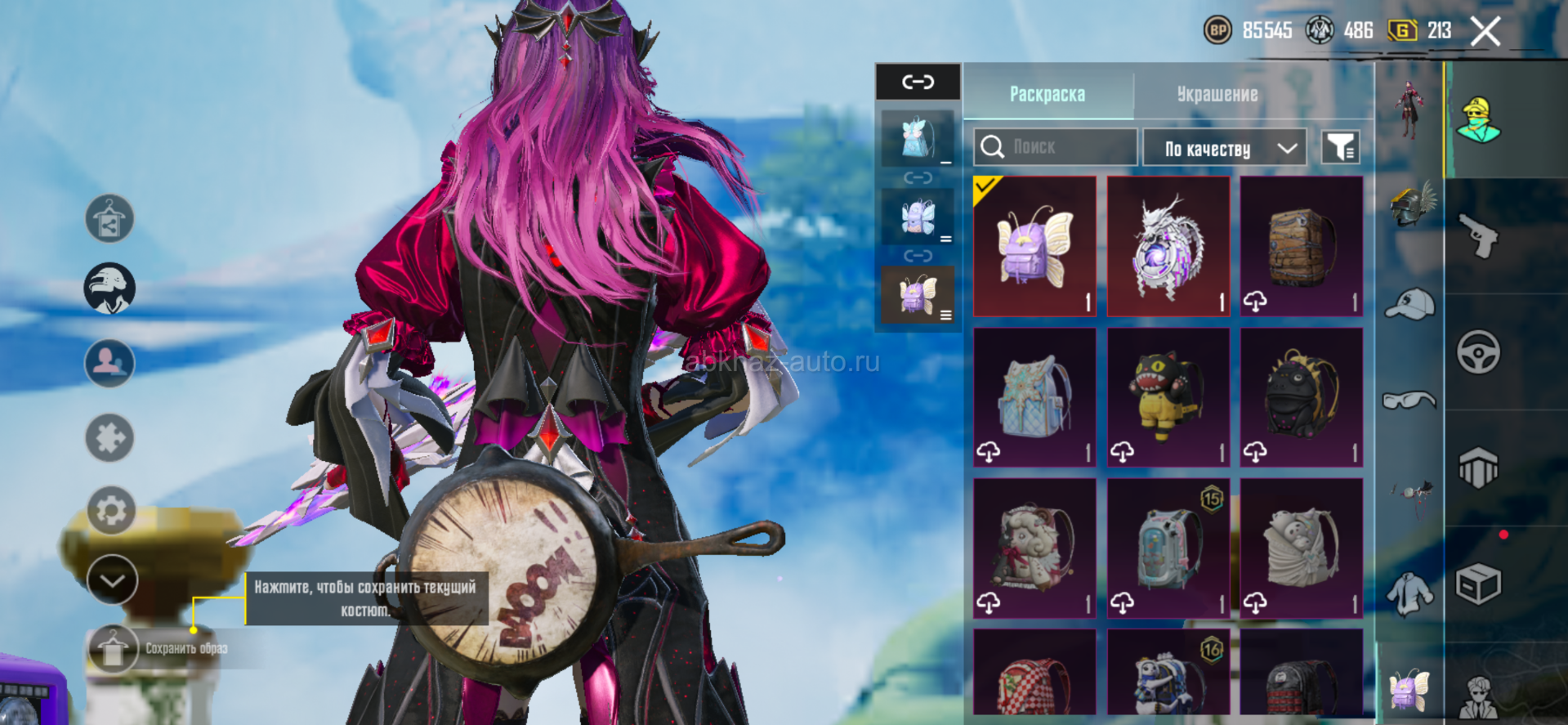The height and width of the screenshot is (725, 1568).
Task: Open the По качеству sorting dropdown
Action: 1224,148
